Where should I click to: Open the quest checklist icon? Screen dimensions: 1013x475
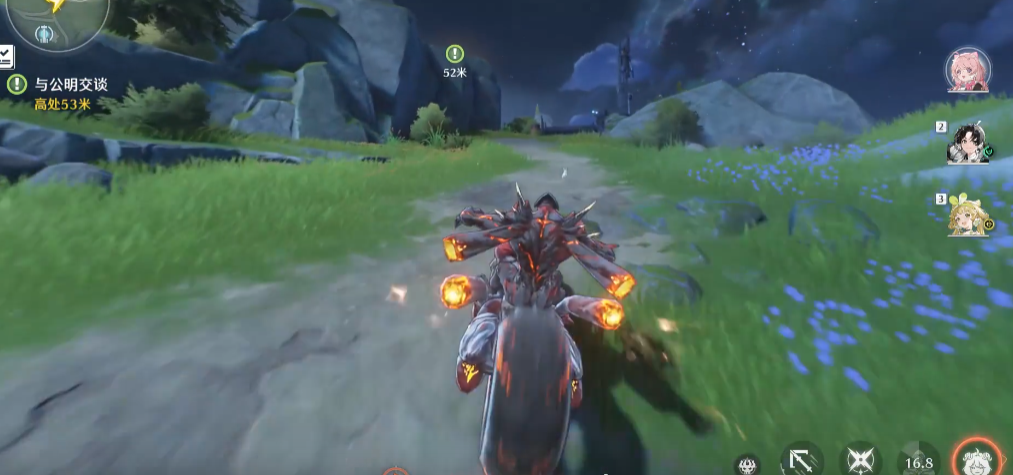[6, 56]
